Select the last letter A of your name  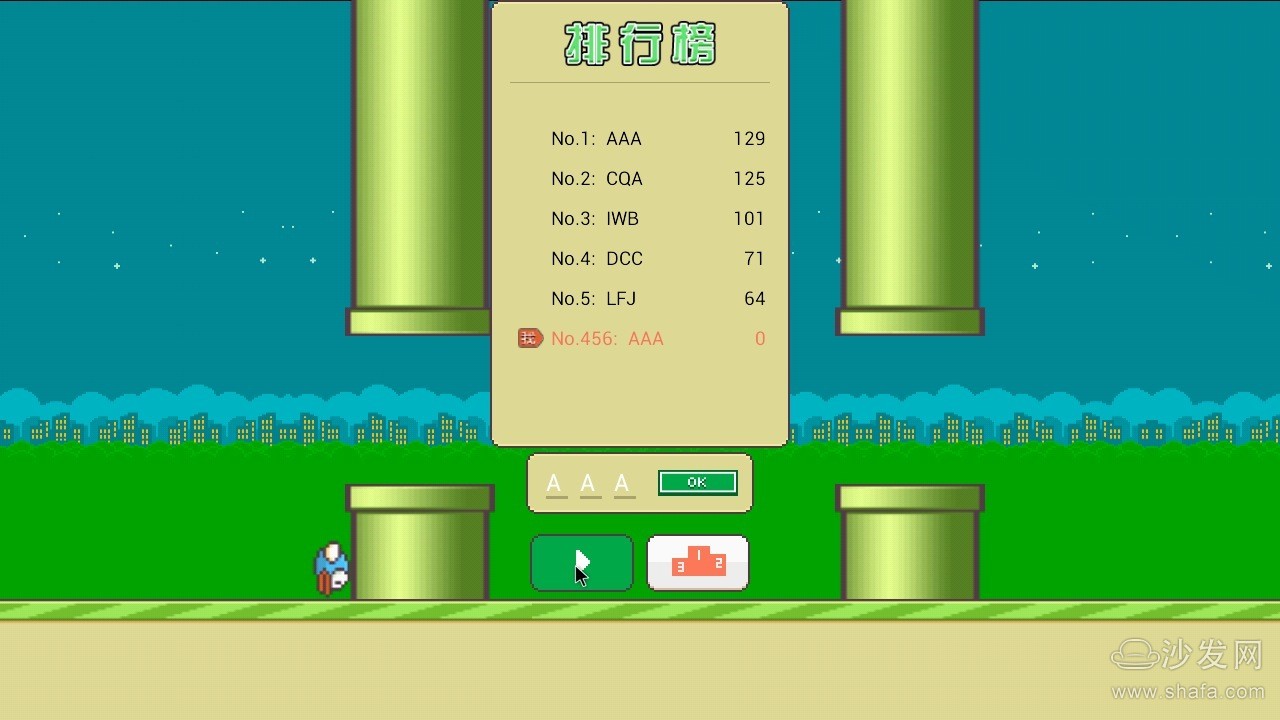pyautogui.click(x=623, y=482)
